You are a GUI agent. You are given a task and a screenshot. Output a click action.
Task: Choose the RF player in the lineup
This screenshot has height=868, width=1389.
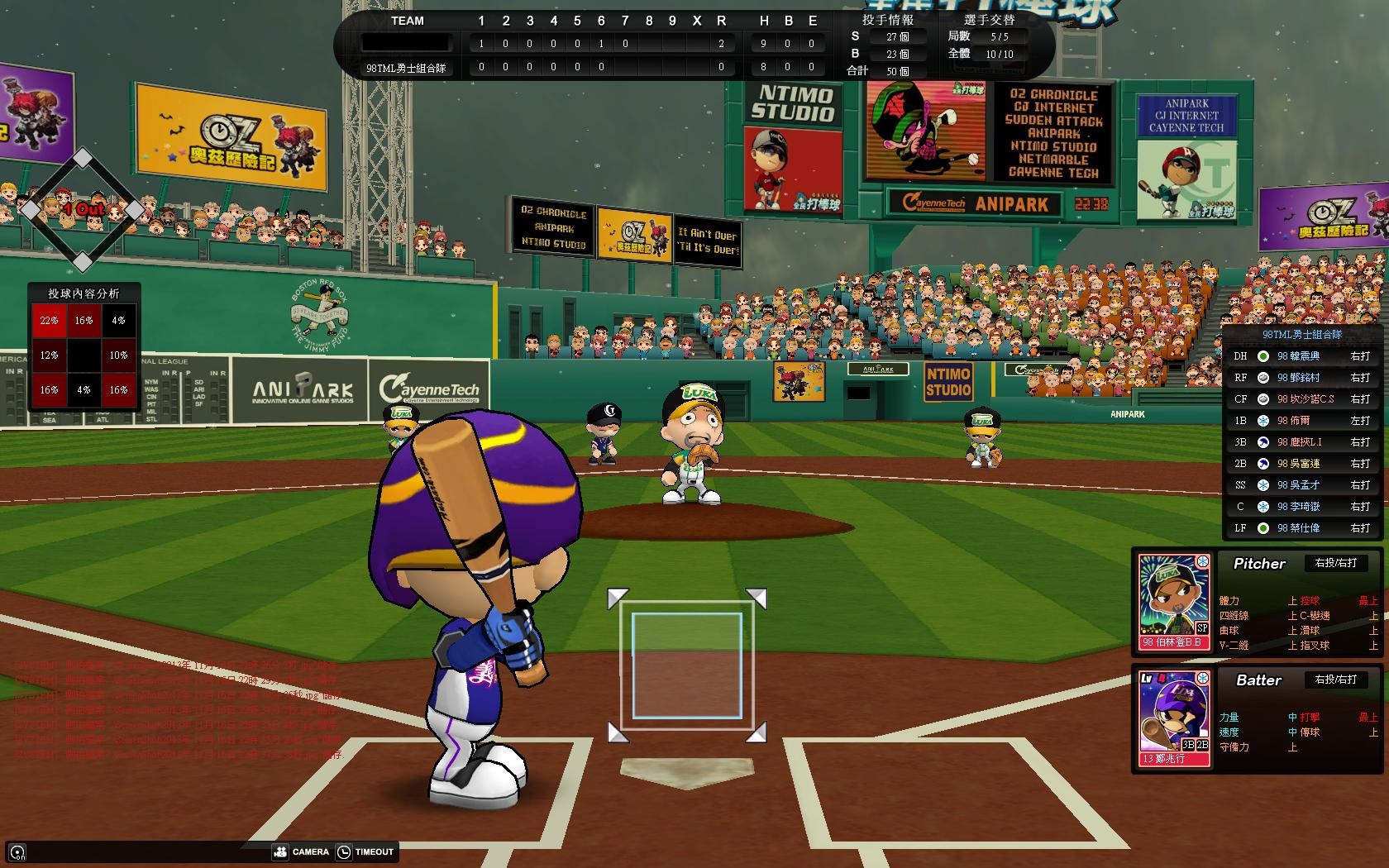tap(1301, 378)
